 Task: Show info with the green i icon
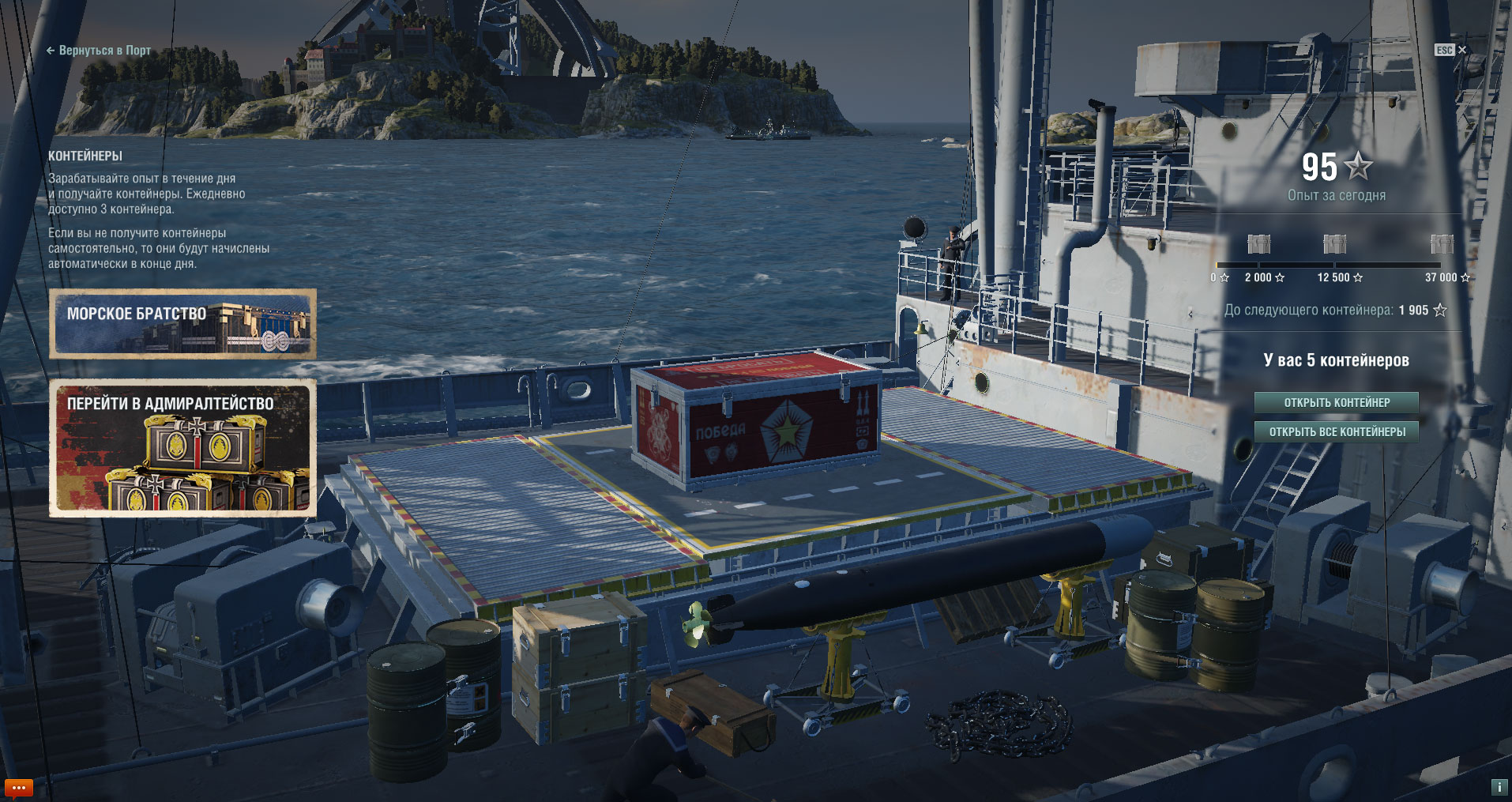1499,787
